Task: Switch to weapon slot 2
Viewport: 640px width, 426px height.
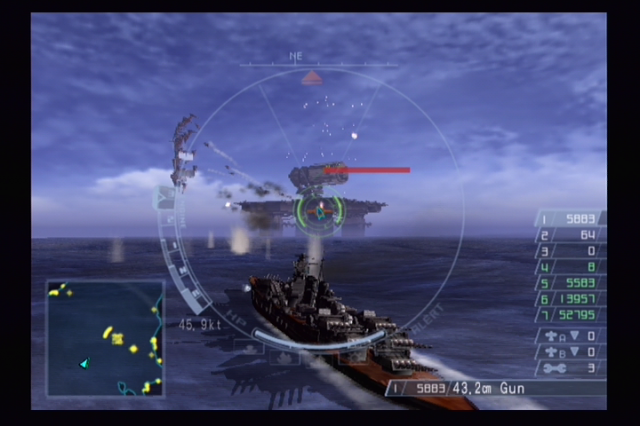Action: 569,236
